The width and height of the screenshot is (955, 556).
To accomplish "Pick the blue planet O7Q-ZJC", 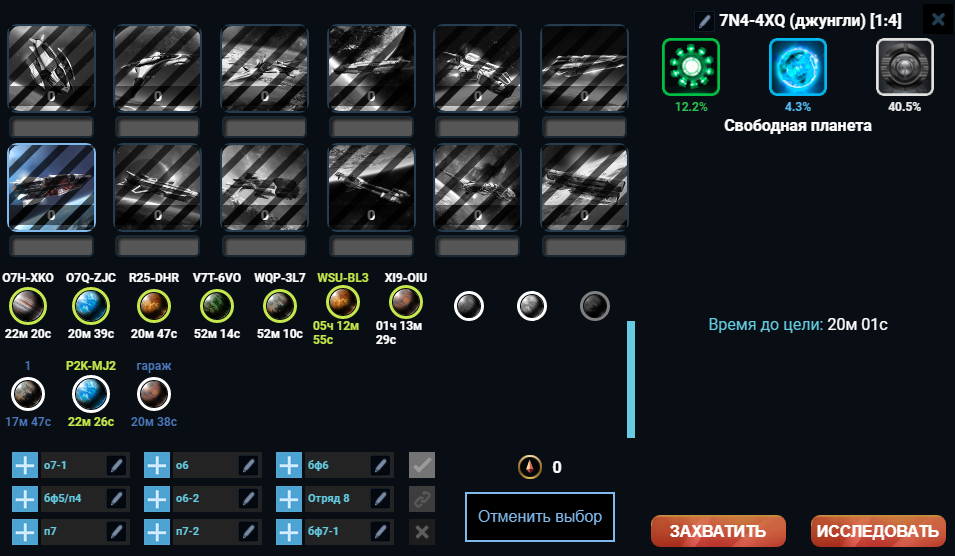I will (90, 302).
